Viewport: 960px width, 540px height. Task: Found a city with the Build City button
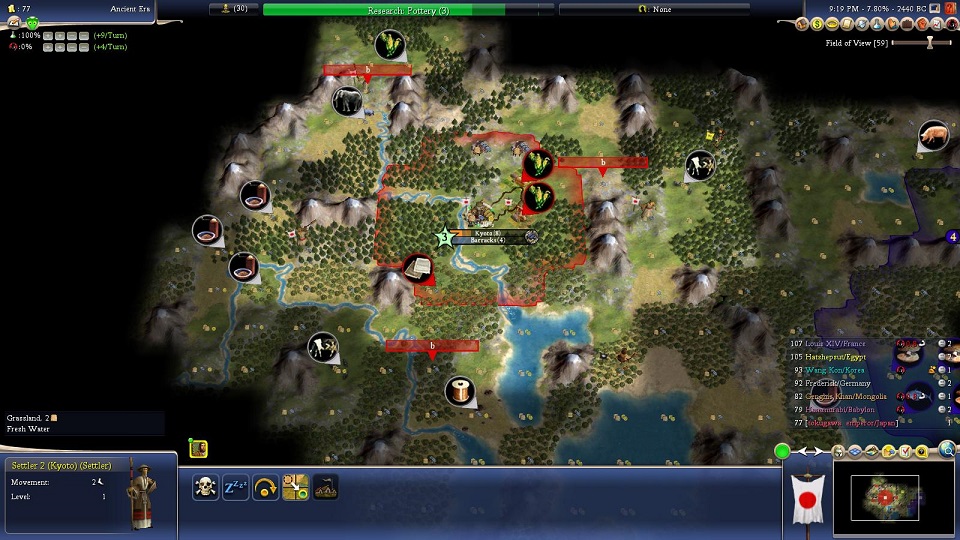pyautogui.click(x=326, y=487)
